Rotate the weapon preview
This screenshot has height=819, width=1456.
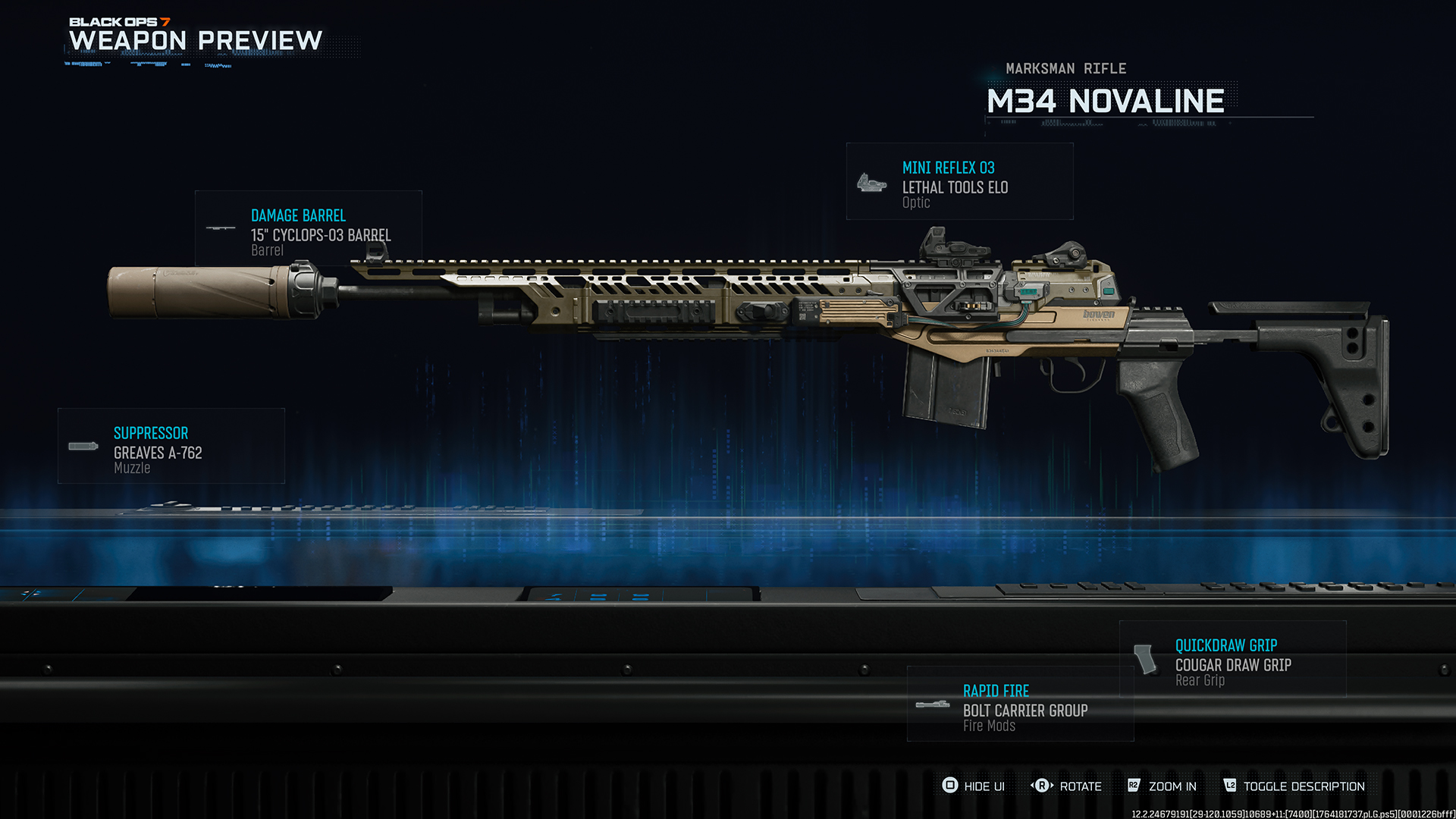click(1066, 786)
